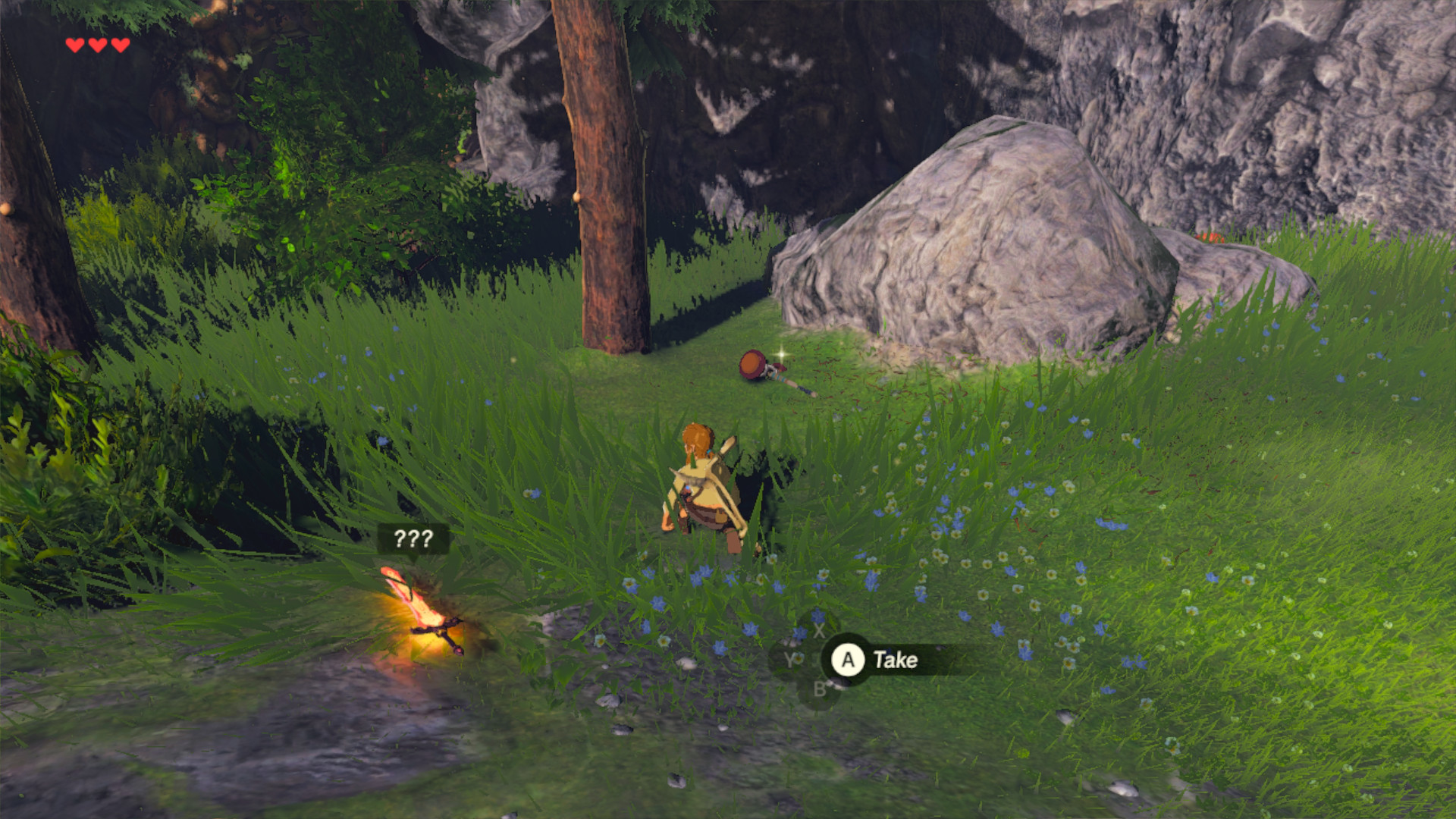Click the circular A button icon
The width and height of the screenshot is (1456, 819).
(x=847, y=660)
